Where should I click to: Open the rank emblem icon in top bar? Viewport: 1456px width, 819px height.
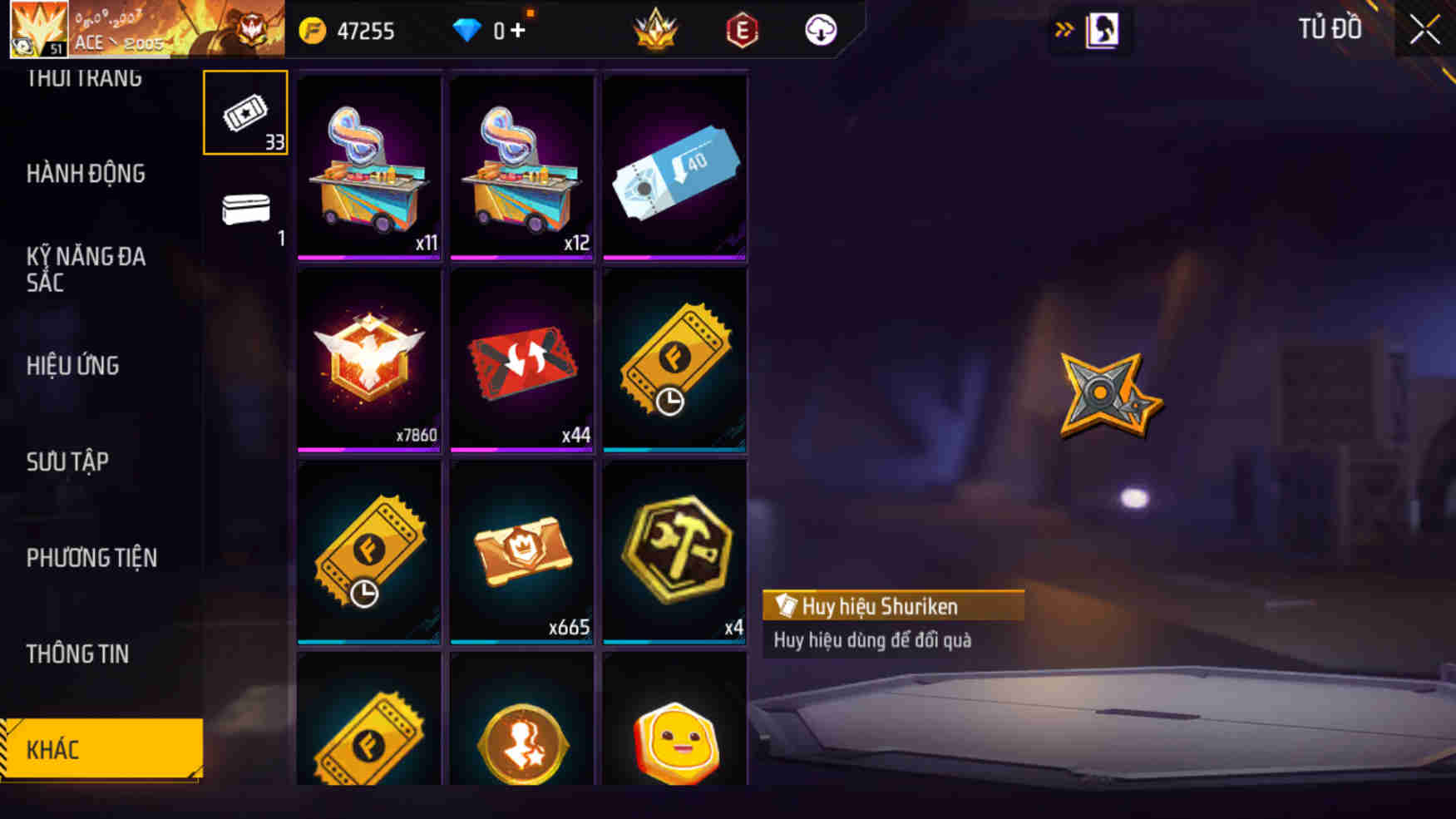(656, 30)
